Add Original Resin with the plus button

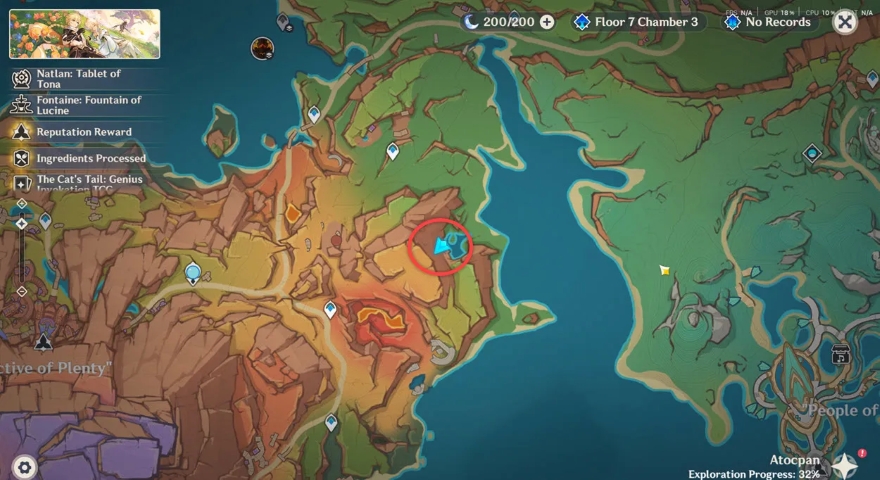547,22
